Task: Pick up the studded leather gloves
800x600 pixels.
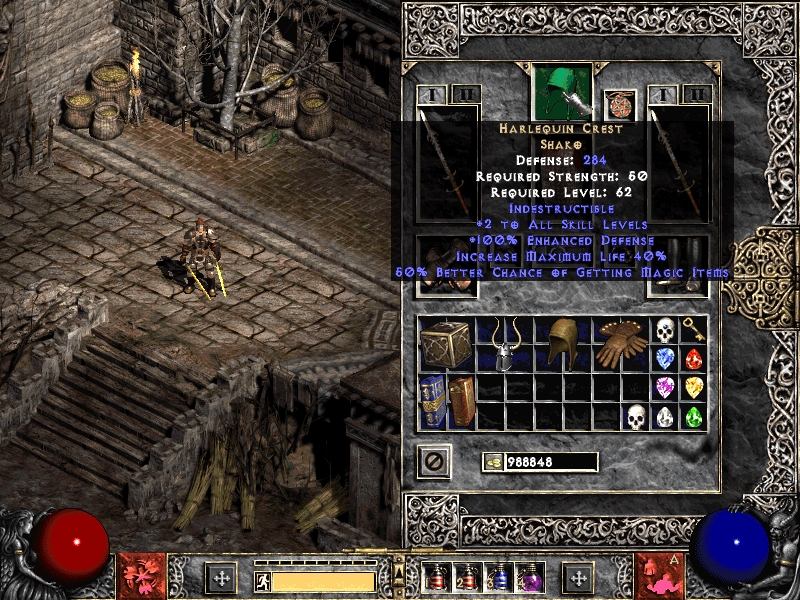Action: click(621, 344)
